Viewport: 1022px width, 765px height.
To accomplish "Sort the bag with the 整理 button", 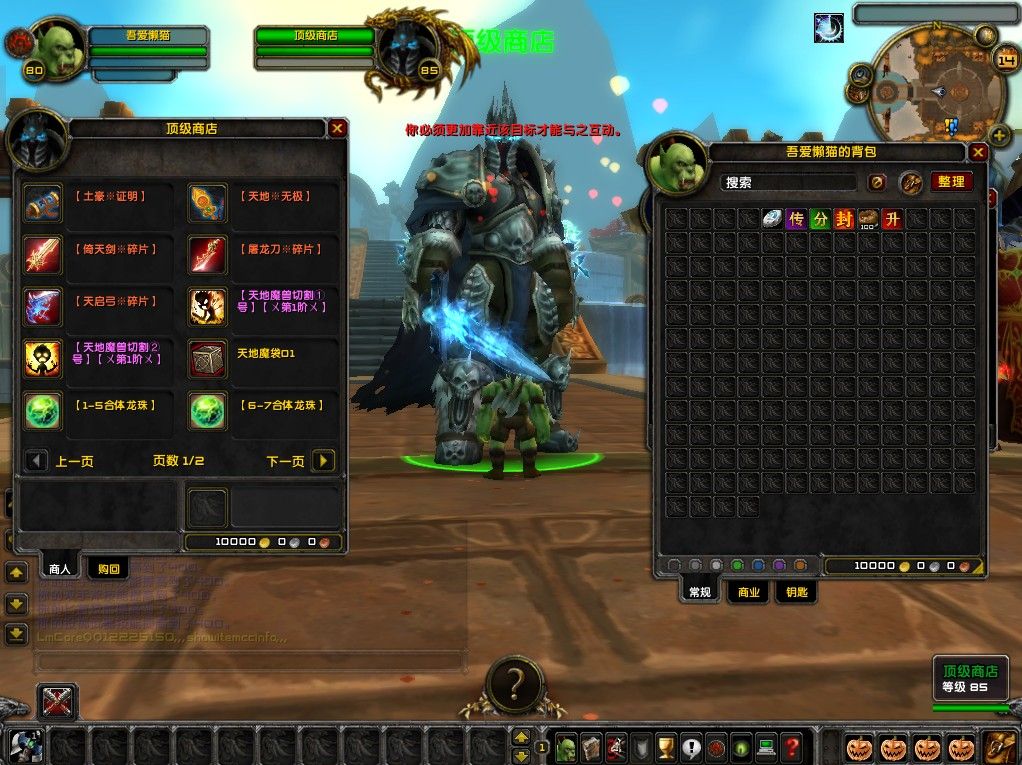I will 951,182.
